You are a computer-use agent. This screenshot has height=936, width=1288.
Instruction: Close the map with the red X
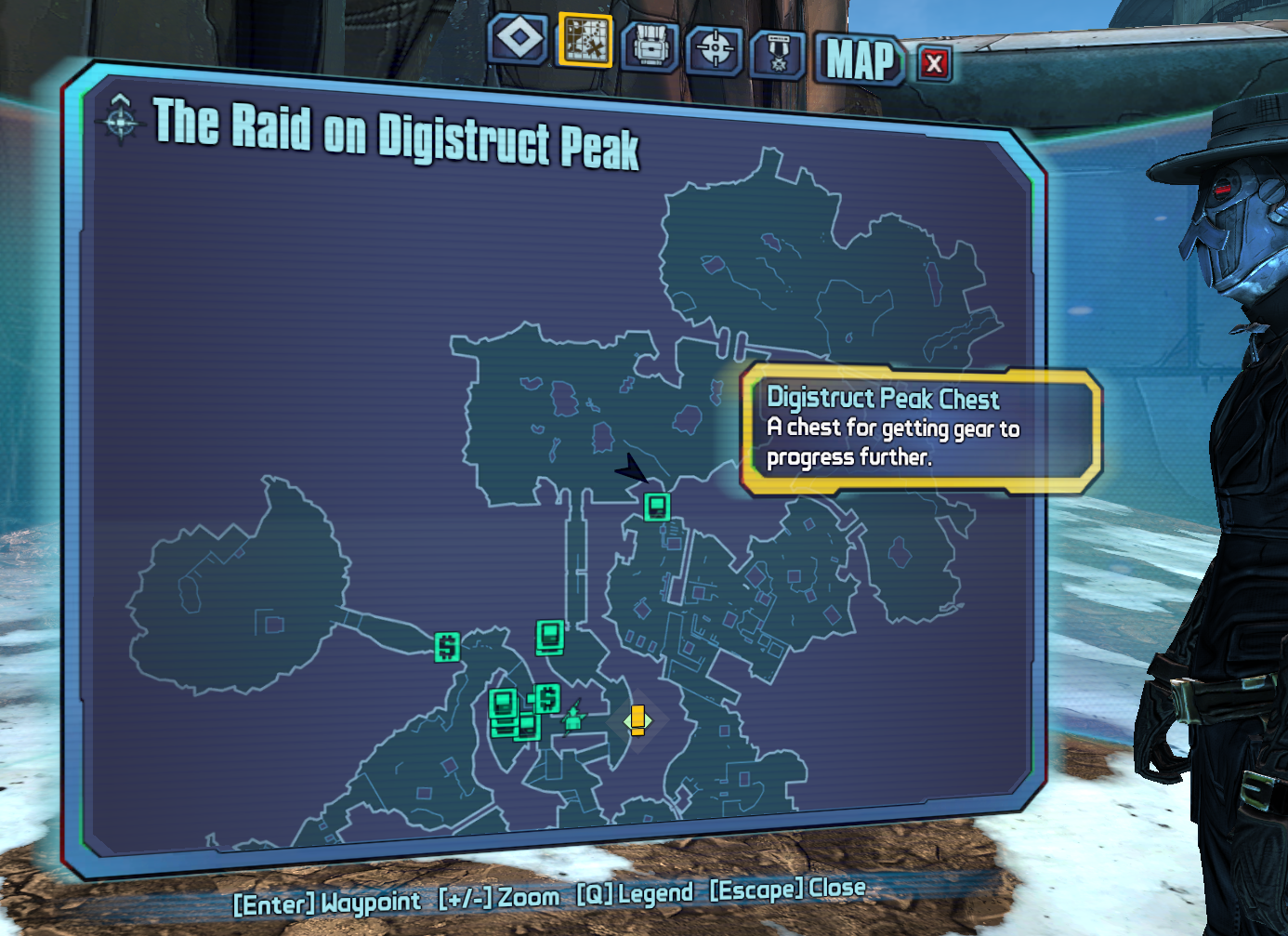pyautogui.click(x=934, y=64)
